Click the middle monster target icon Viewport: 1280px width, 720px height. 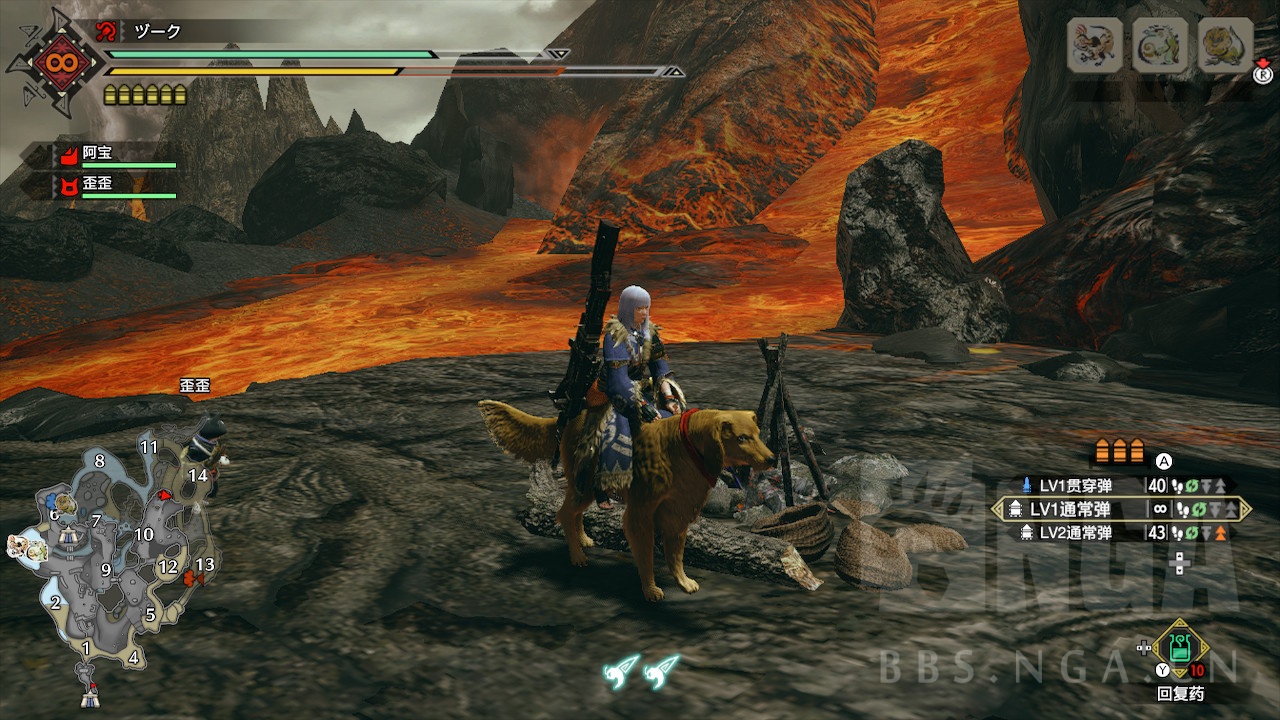pyautogui.click(x=1160, y=44)
